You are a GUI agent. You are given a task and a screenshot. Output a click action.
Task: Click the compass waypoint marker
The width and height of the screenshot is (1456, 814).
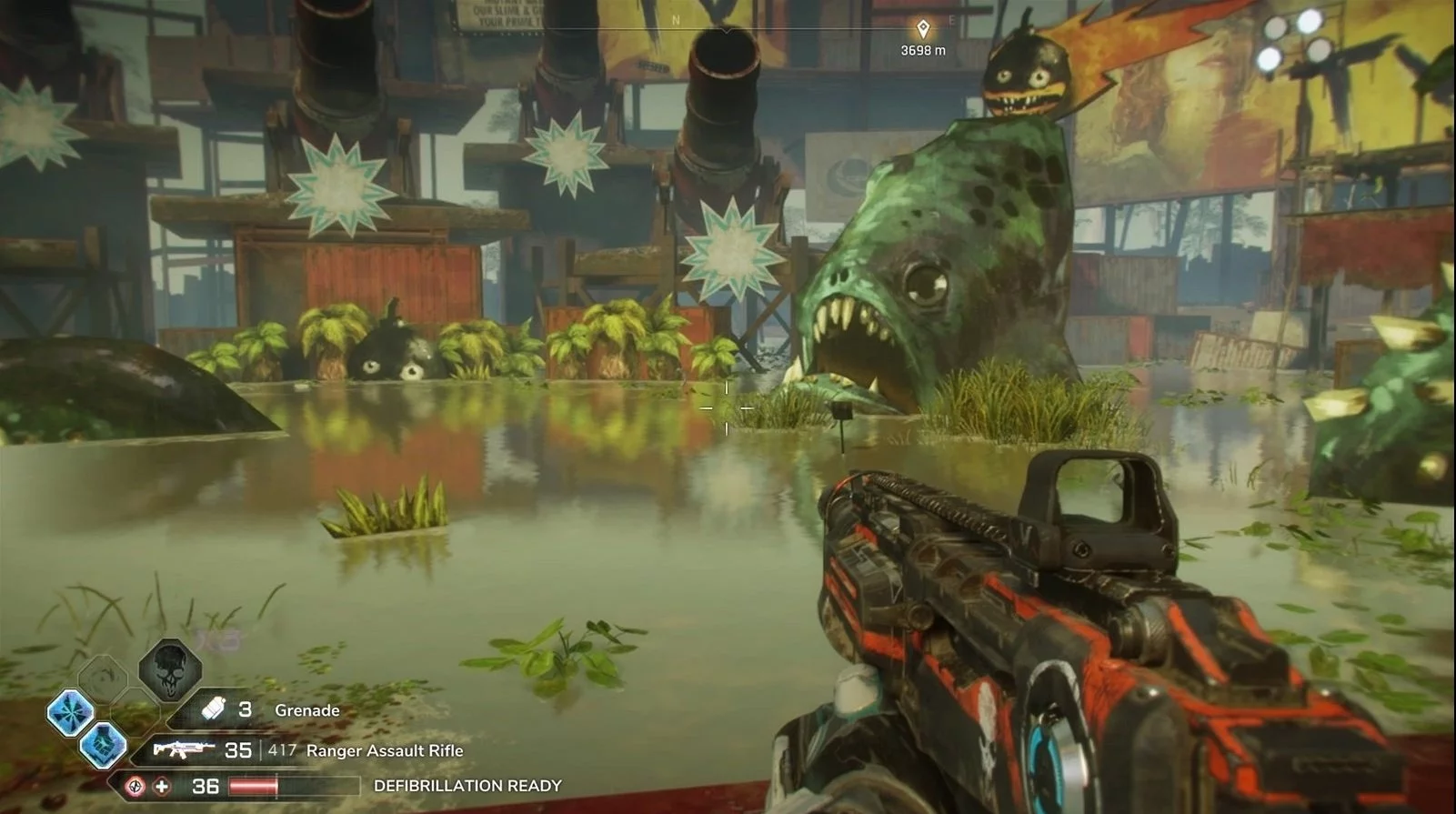(922, 29)
